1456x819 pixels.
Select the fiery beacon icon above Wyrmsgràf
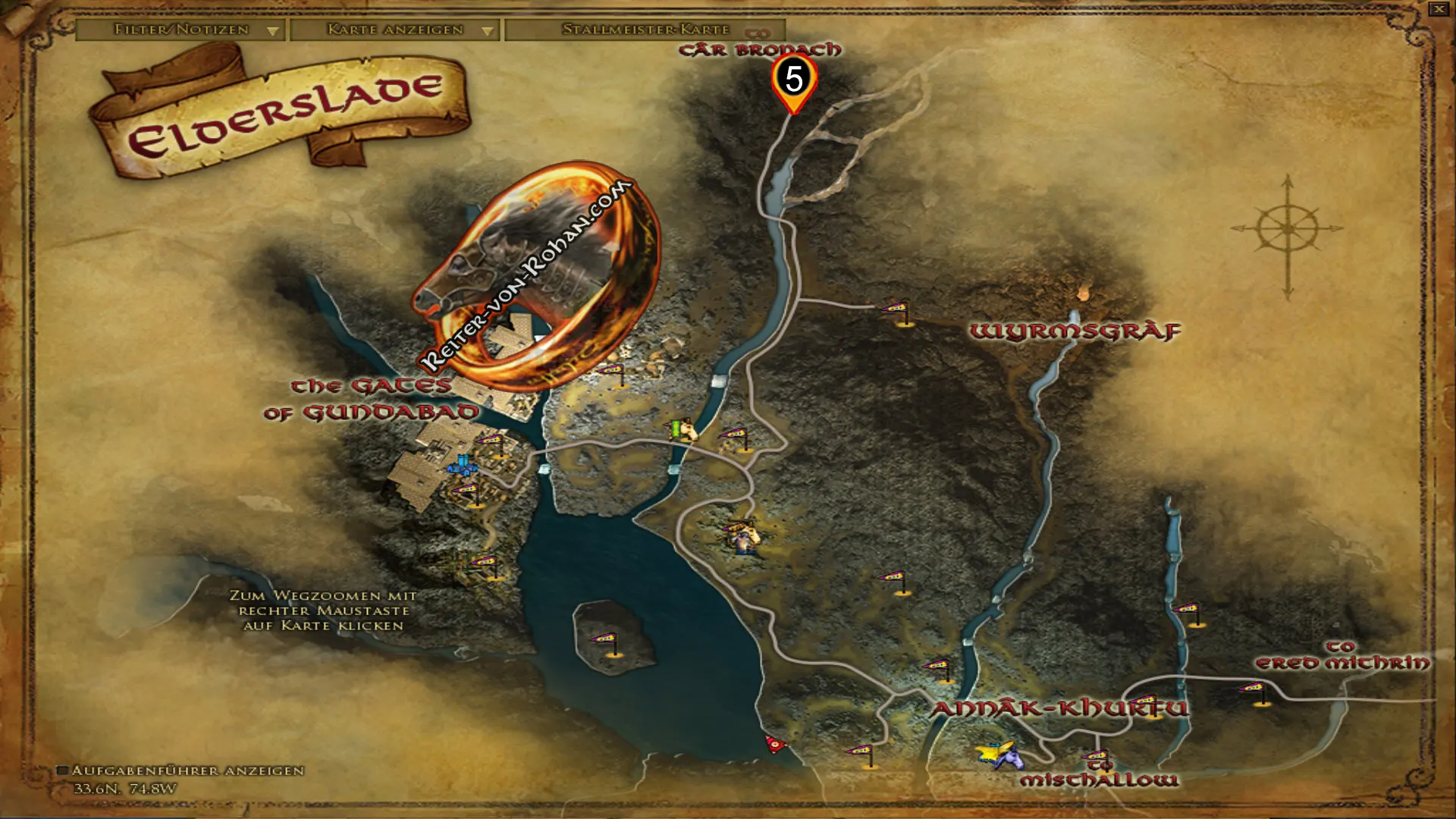1083,292
